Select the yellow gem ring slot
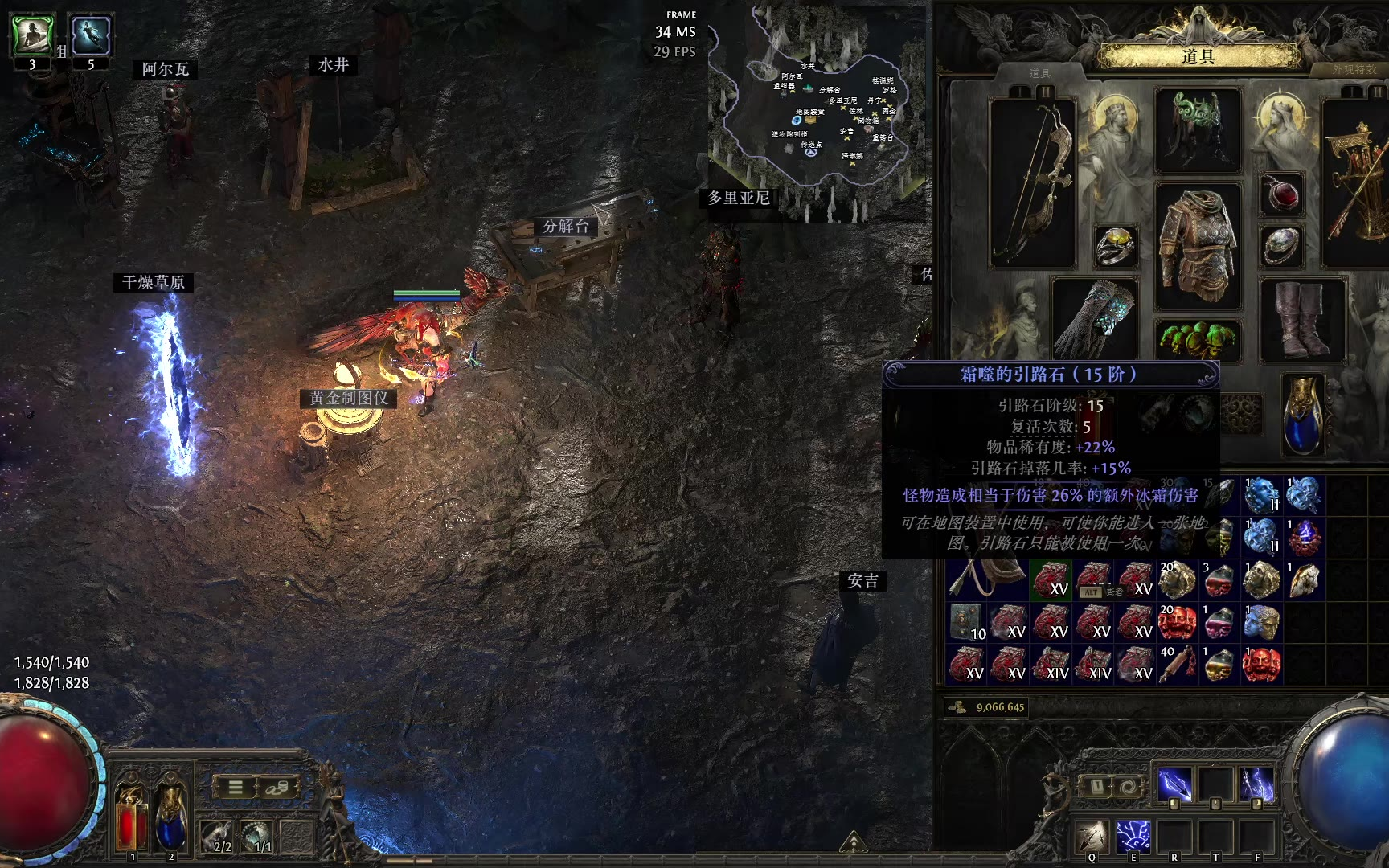Image resolution: width=1389 pixels, height=868 pixels. [x=1115, y=246]
